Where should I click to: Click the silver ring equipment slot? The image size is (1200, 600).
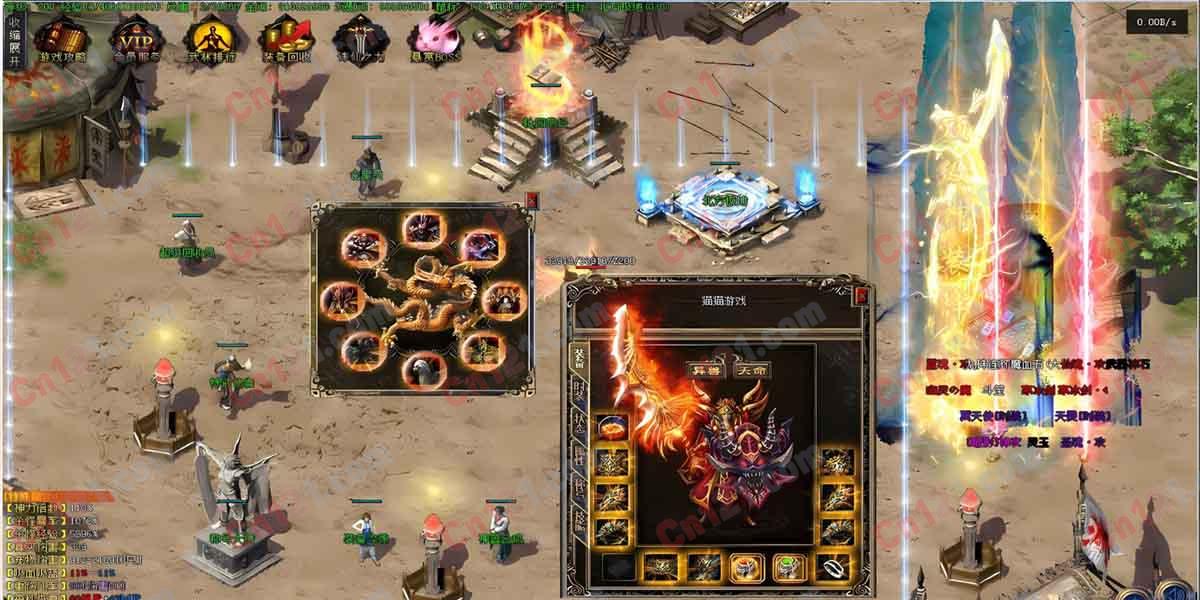point(832,568)
